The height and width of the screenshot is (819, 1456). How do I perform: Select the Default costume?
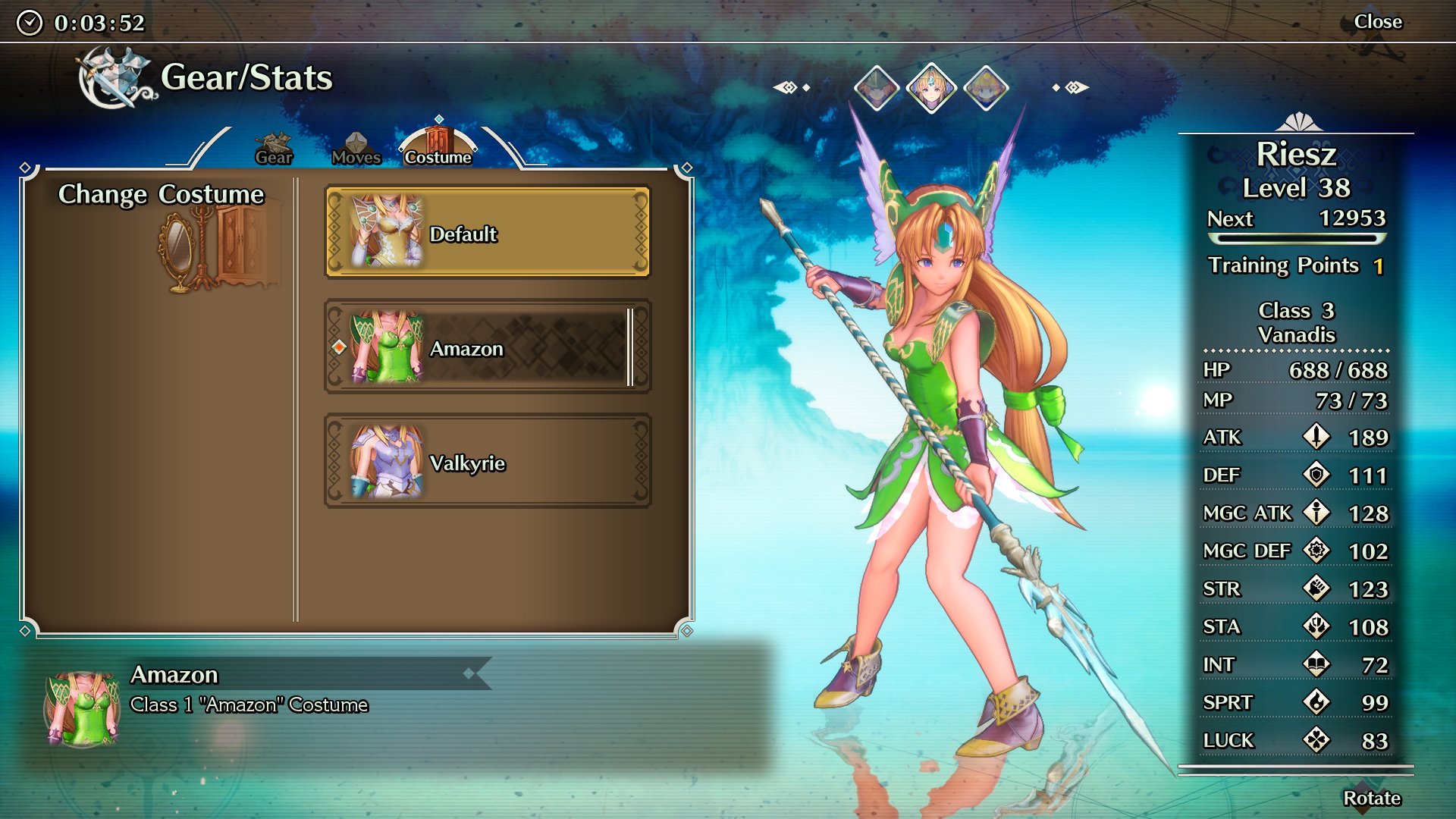485,232
